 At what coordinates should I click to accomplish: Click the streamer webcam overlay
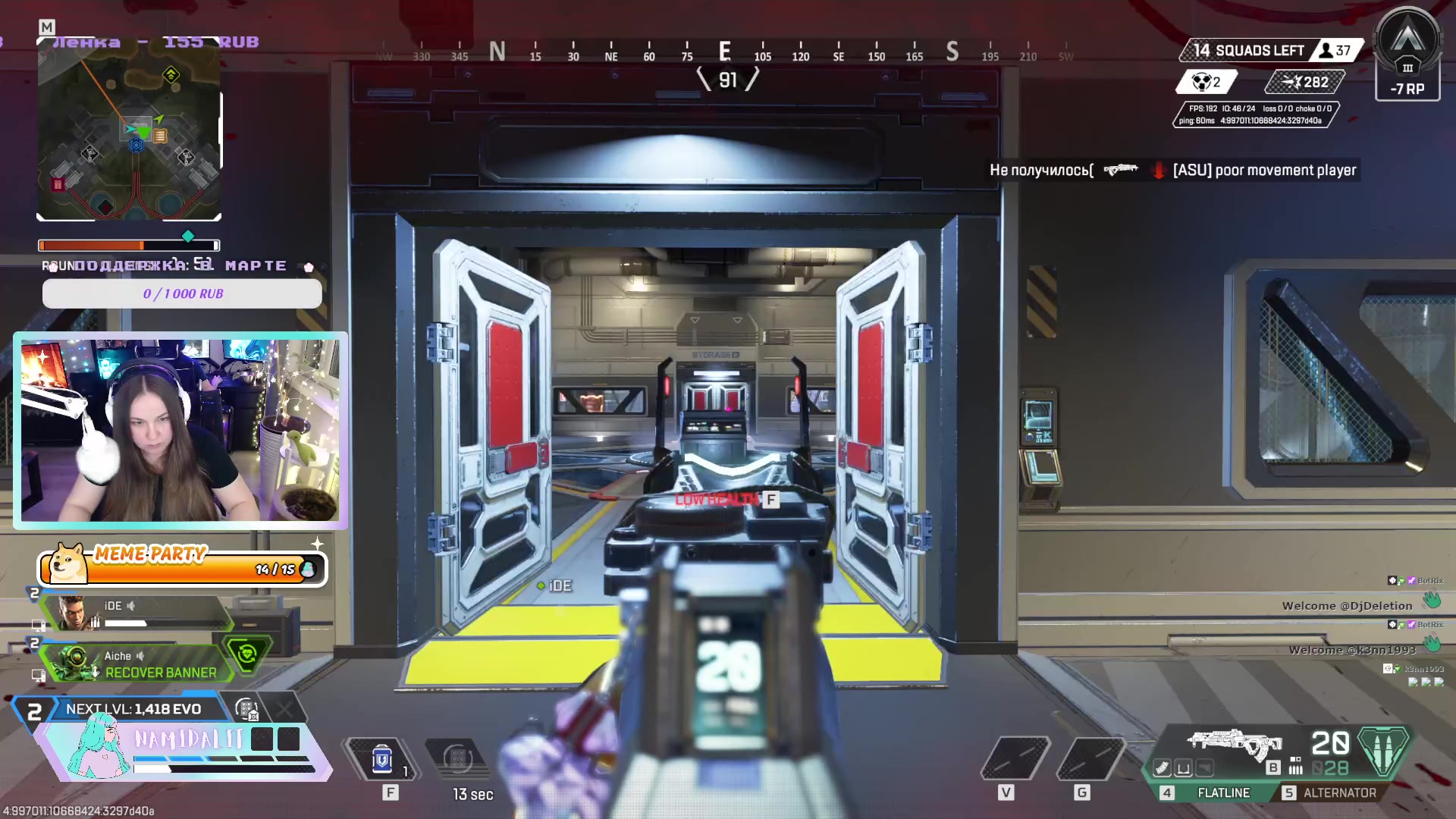tap(180, 430)
